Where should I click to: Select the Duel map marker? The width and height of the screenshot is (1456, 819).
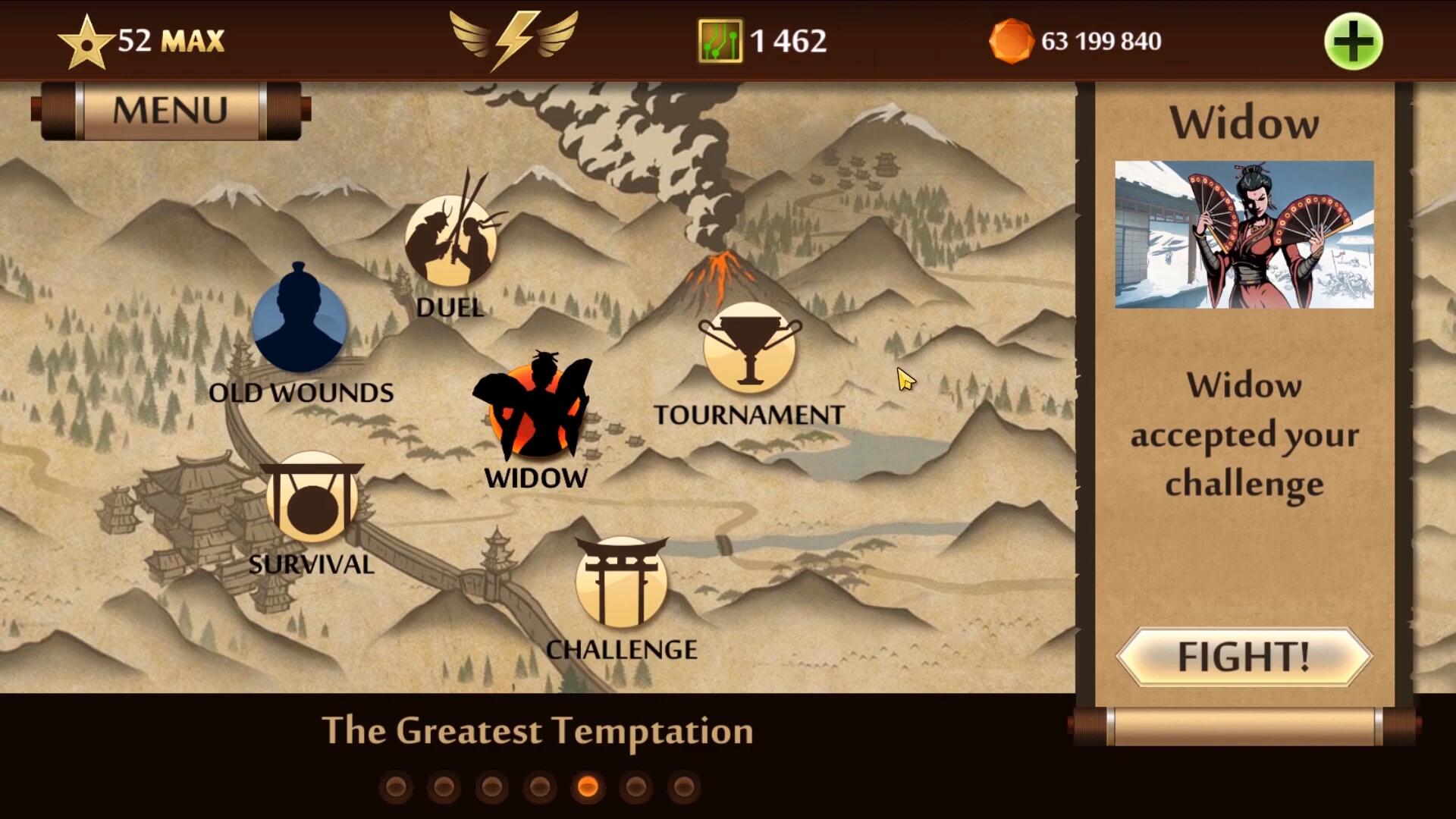tap(451, 241)
